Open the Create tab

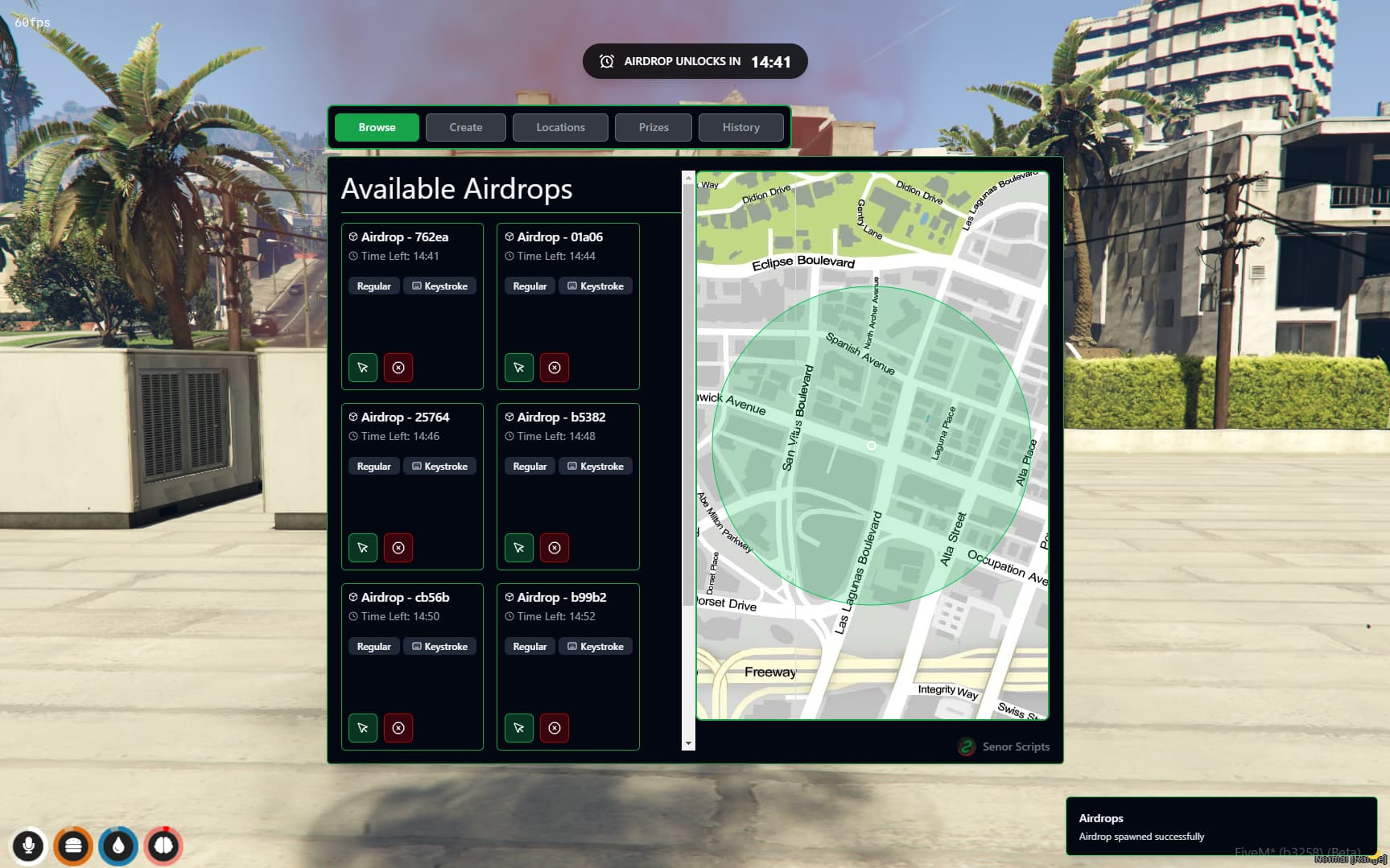pyautogui.click(x=465, y=127)
